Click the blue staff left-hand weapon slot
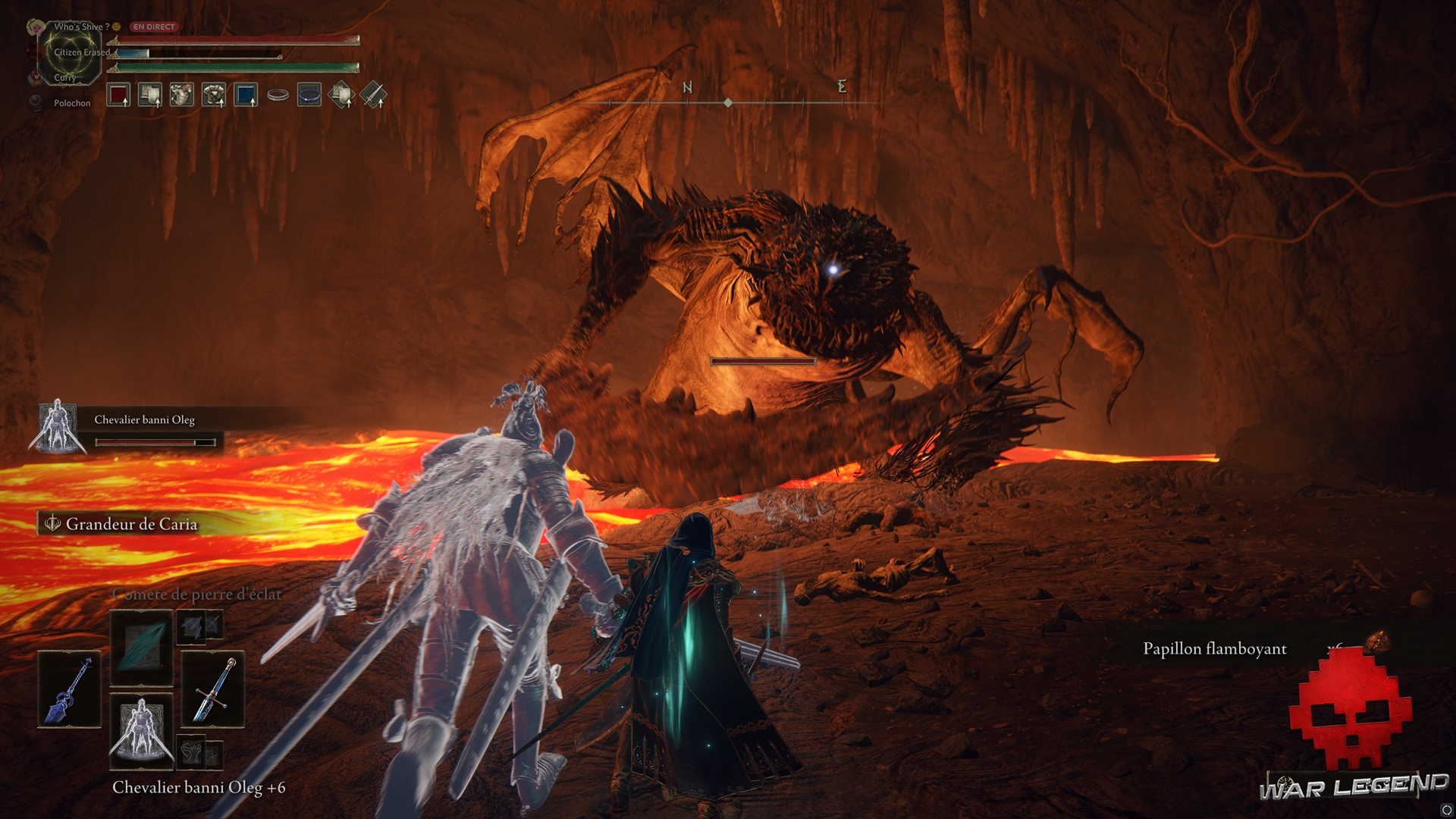Image resolution: width=1456 pixels, height=819 pixels. [x=69, y=689]
